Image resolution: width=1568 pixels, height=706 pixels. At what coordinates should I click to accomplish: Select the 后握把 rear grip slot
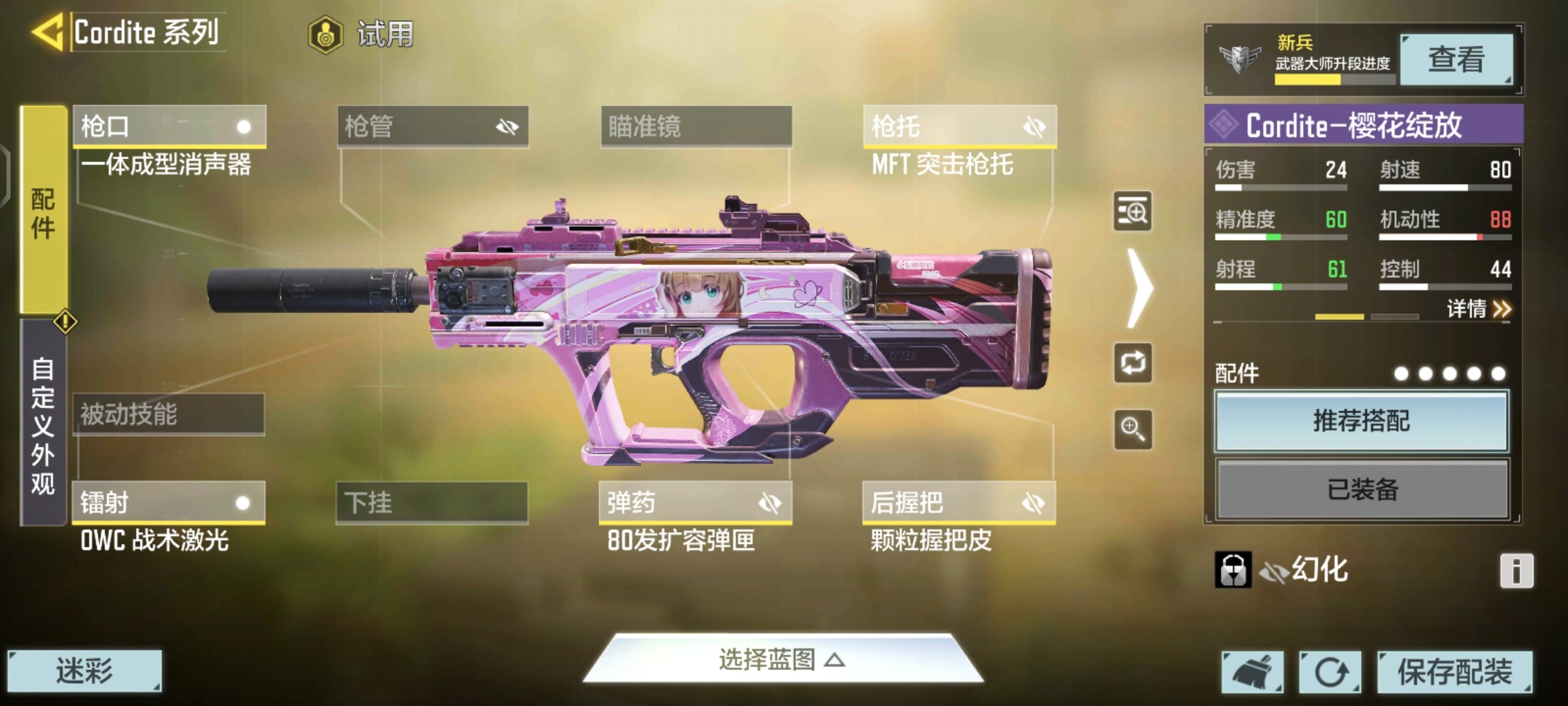click(958, 503)
